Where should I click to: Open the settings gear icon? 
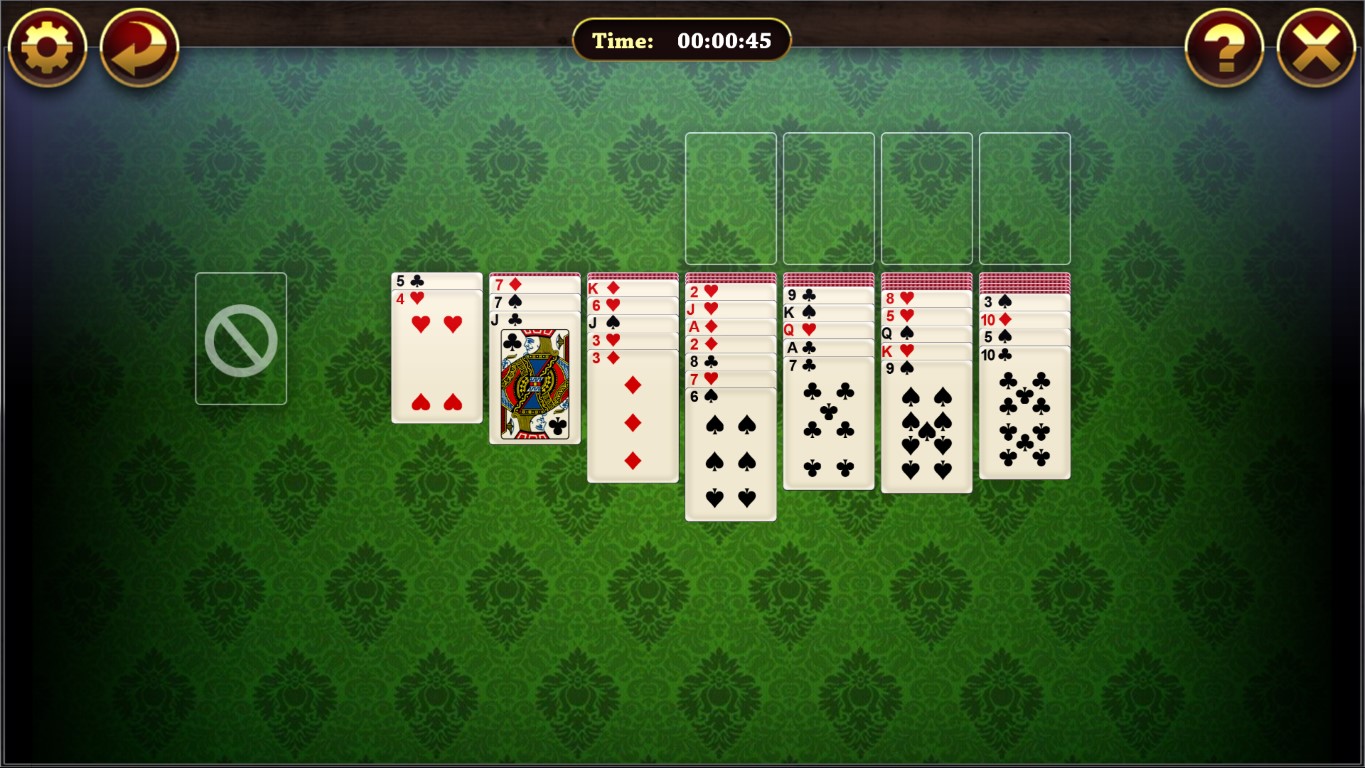pyautogui.click(x=46, y=47)
